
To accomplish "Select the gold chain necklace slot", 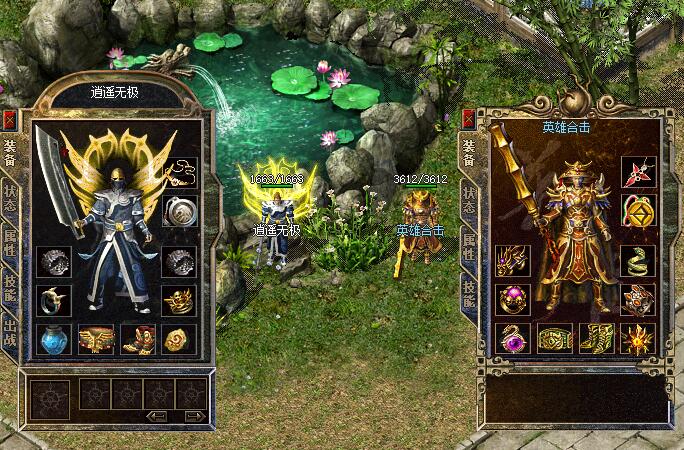I will click(180, 172).
